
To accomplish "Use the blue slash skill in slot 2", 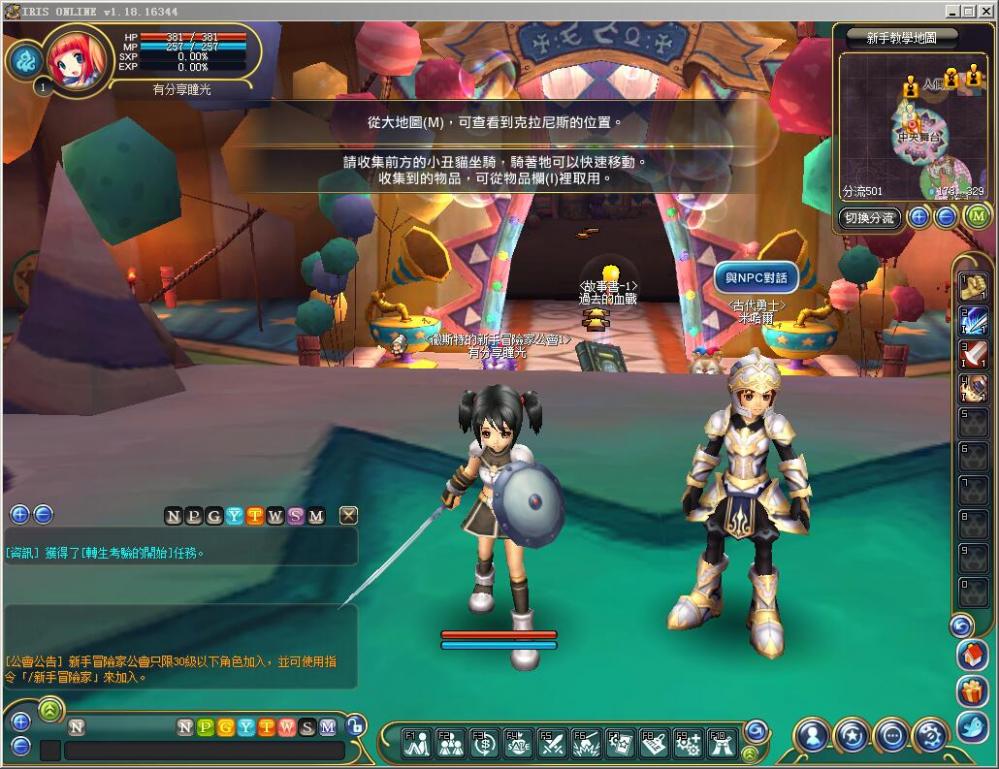I will tap(974, 321).
